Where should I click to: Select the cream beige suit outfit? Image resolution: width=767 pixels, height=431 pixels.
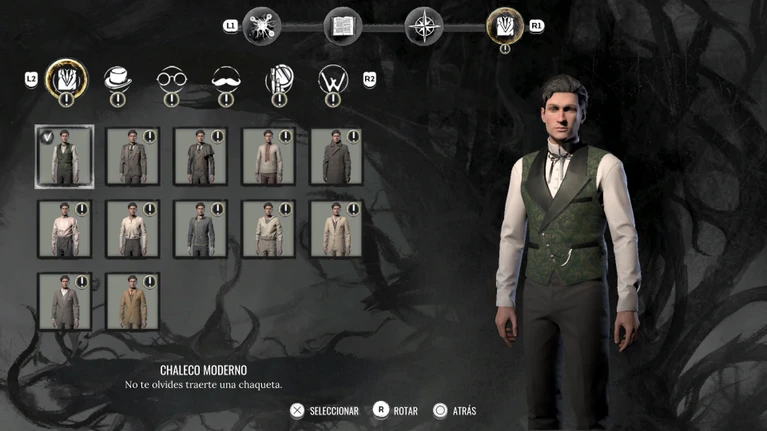(336, 228)
